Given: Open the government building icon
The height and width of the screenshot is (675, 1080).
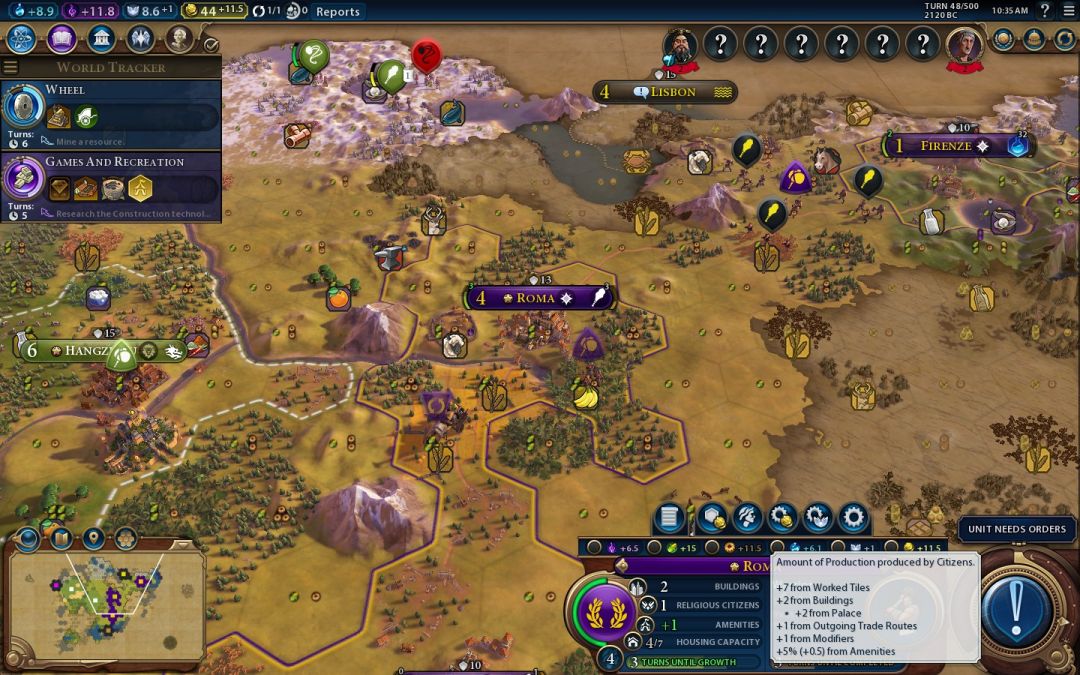Looking at the screenshot, I should [100, 39].
